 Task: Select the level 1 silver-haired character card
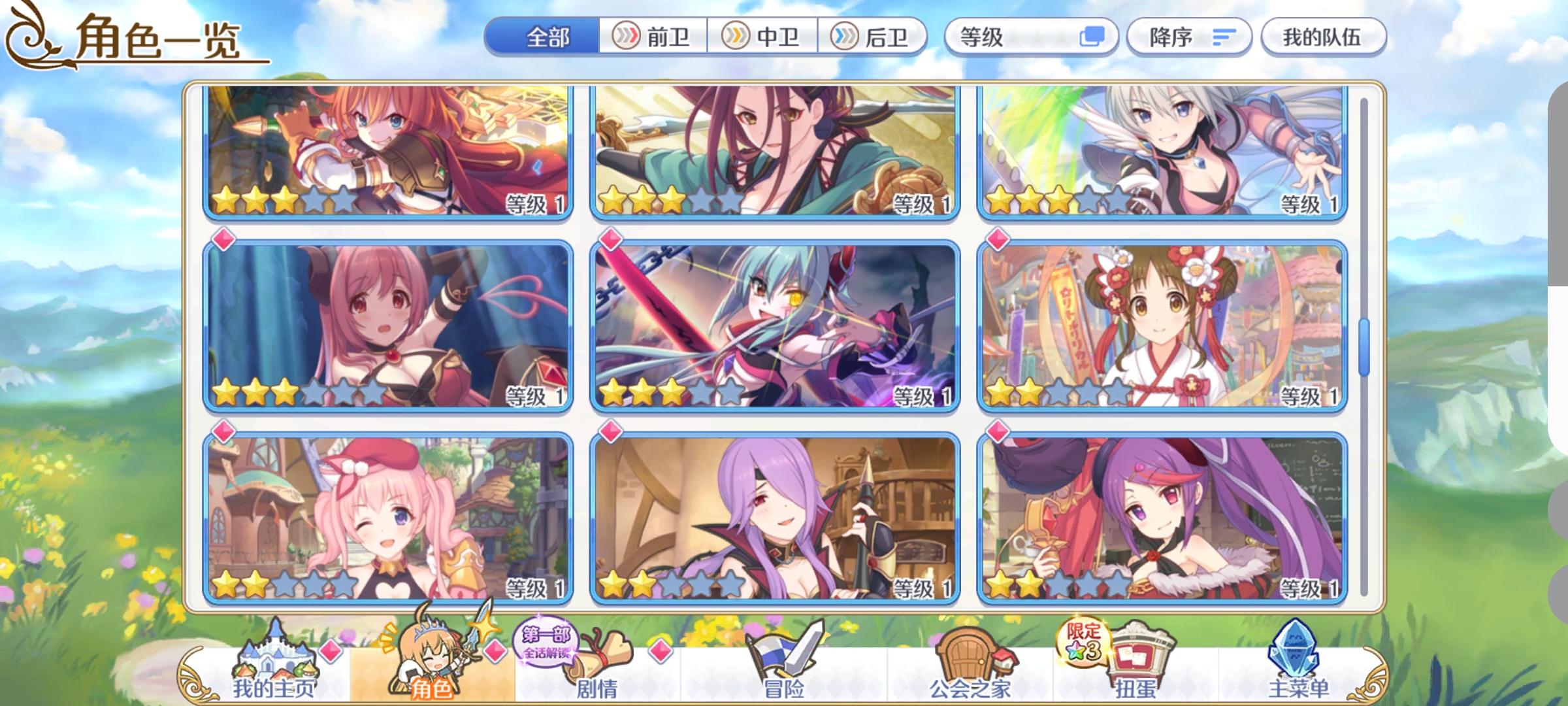coord(1163,154)
